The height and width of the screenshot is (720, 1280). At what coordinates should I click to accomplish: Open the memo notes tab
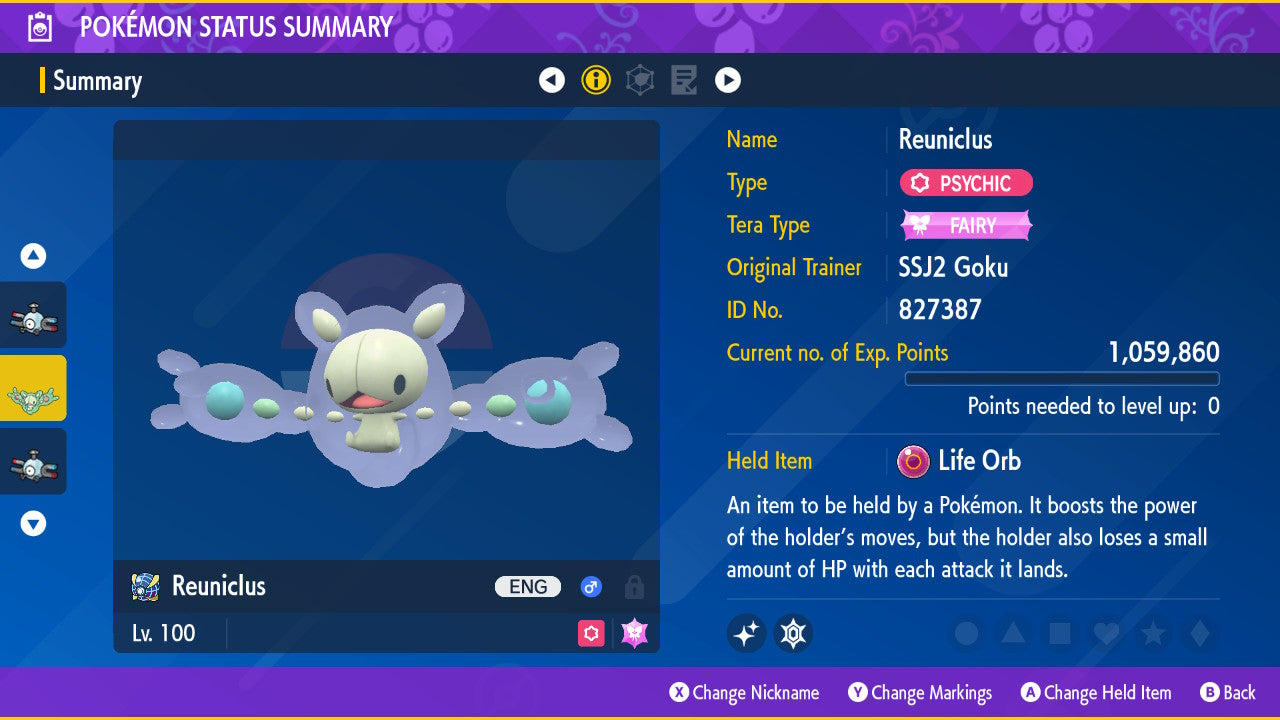(684, 80)
